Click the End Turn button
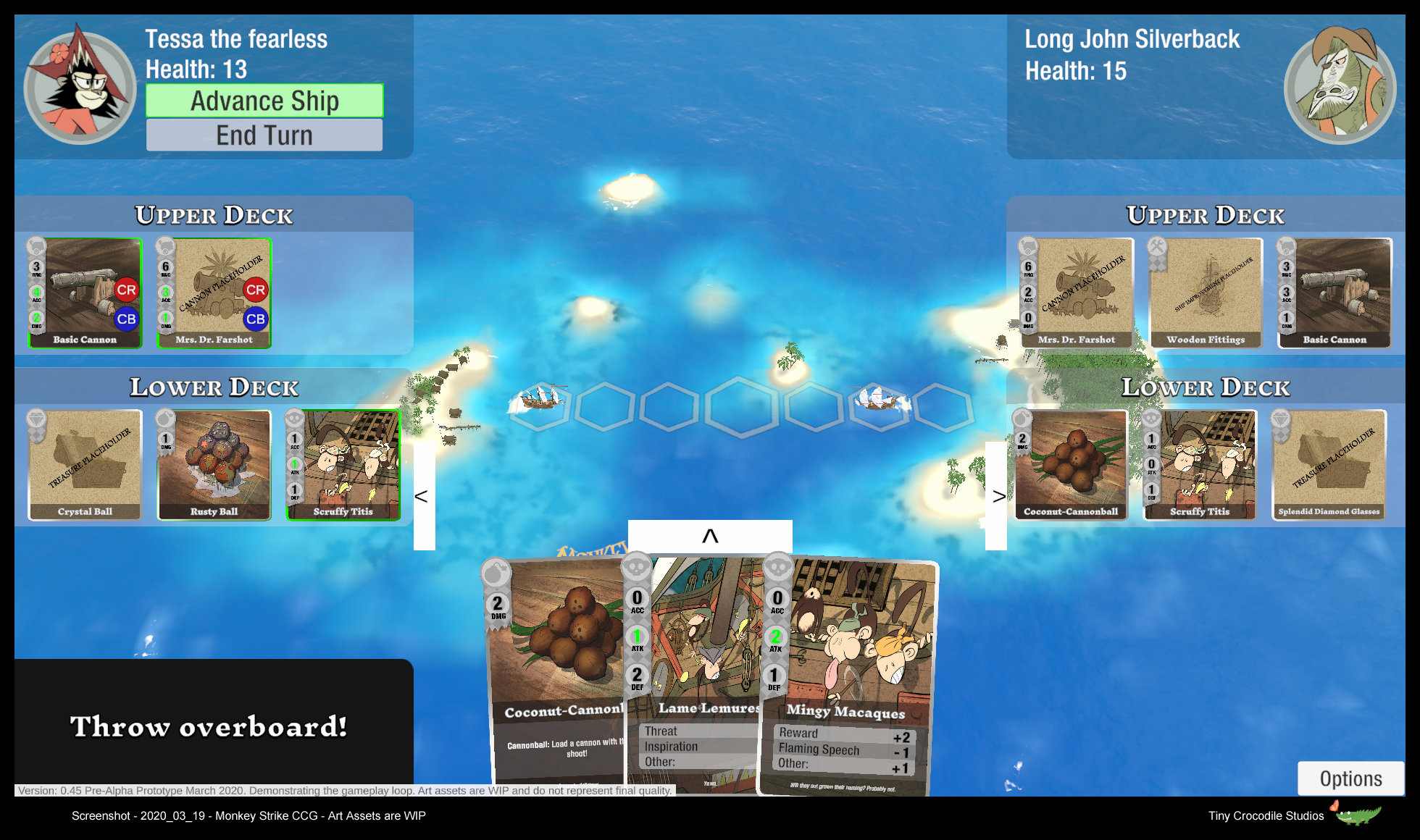This screenshot has width=1420, height=840. coord(264,135)
